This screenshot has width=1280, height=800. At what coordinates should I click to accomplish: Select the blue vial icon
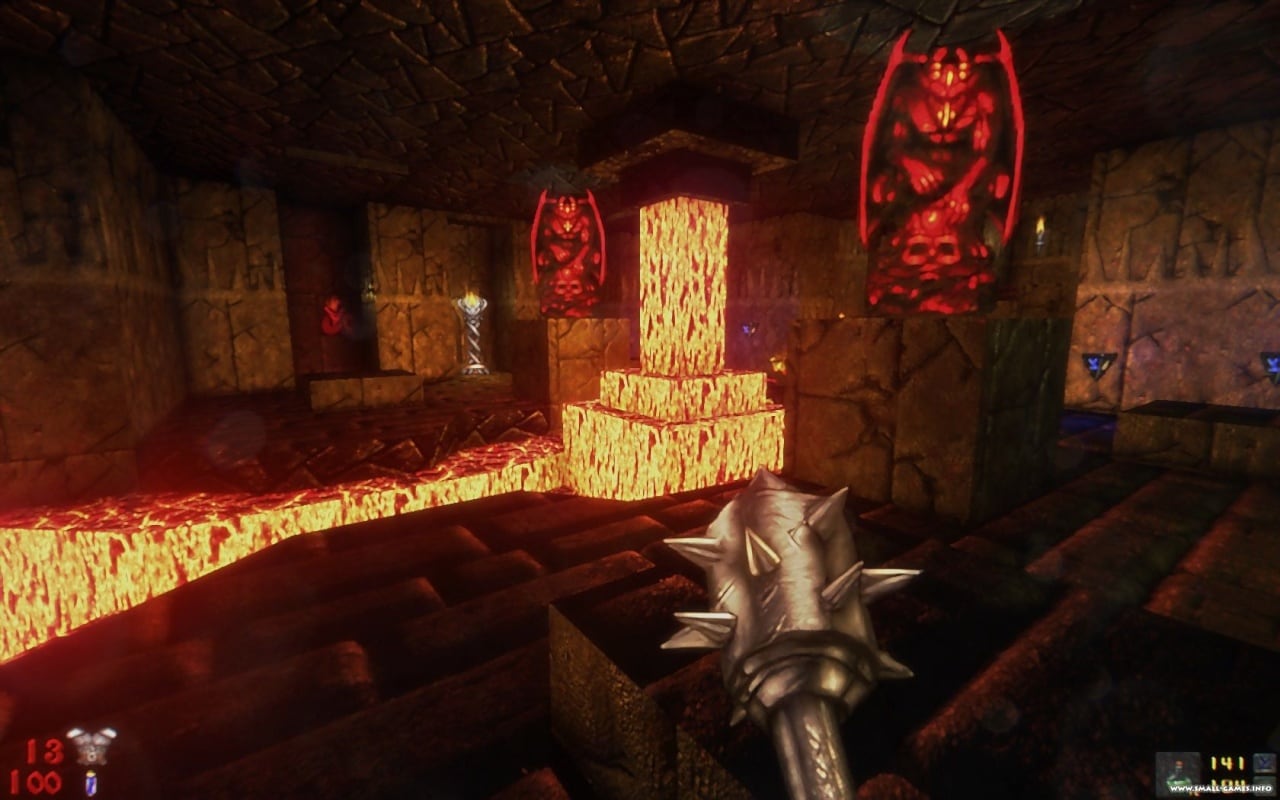(91, 782)
